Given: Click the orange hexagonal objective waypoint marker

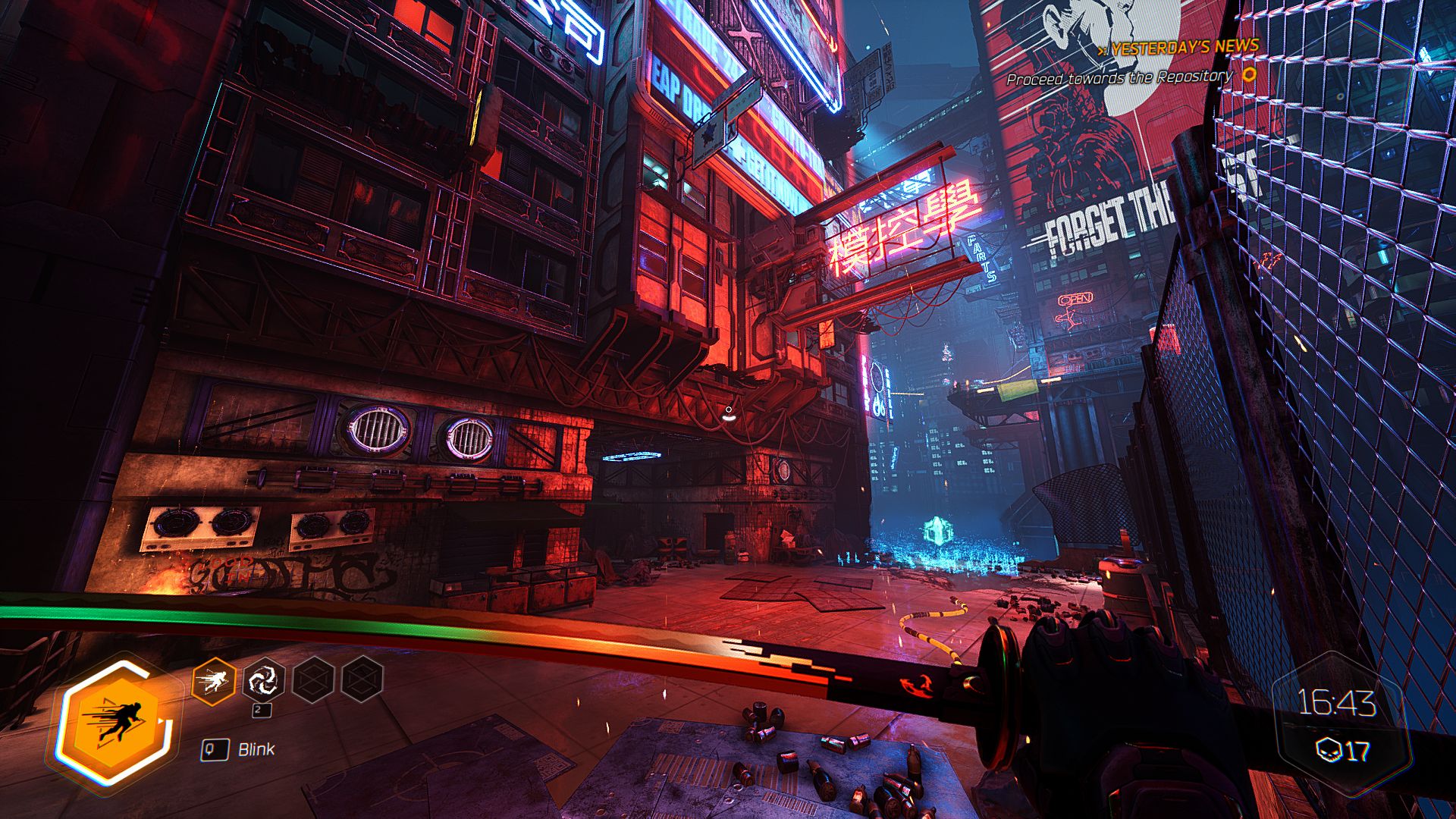Looking at the screenshot, I should click(1246, 76).
